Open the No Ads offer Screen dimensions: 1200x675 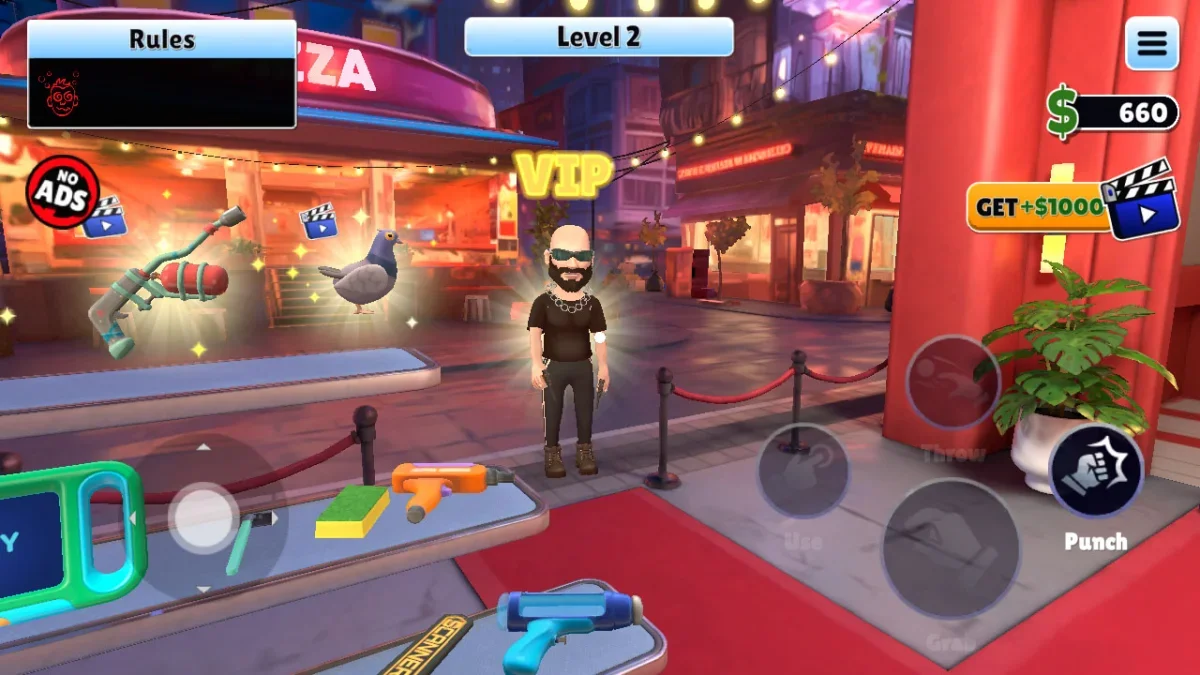[62, 192]
